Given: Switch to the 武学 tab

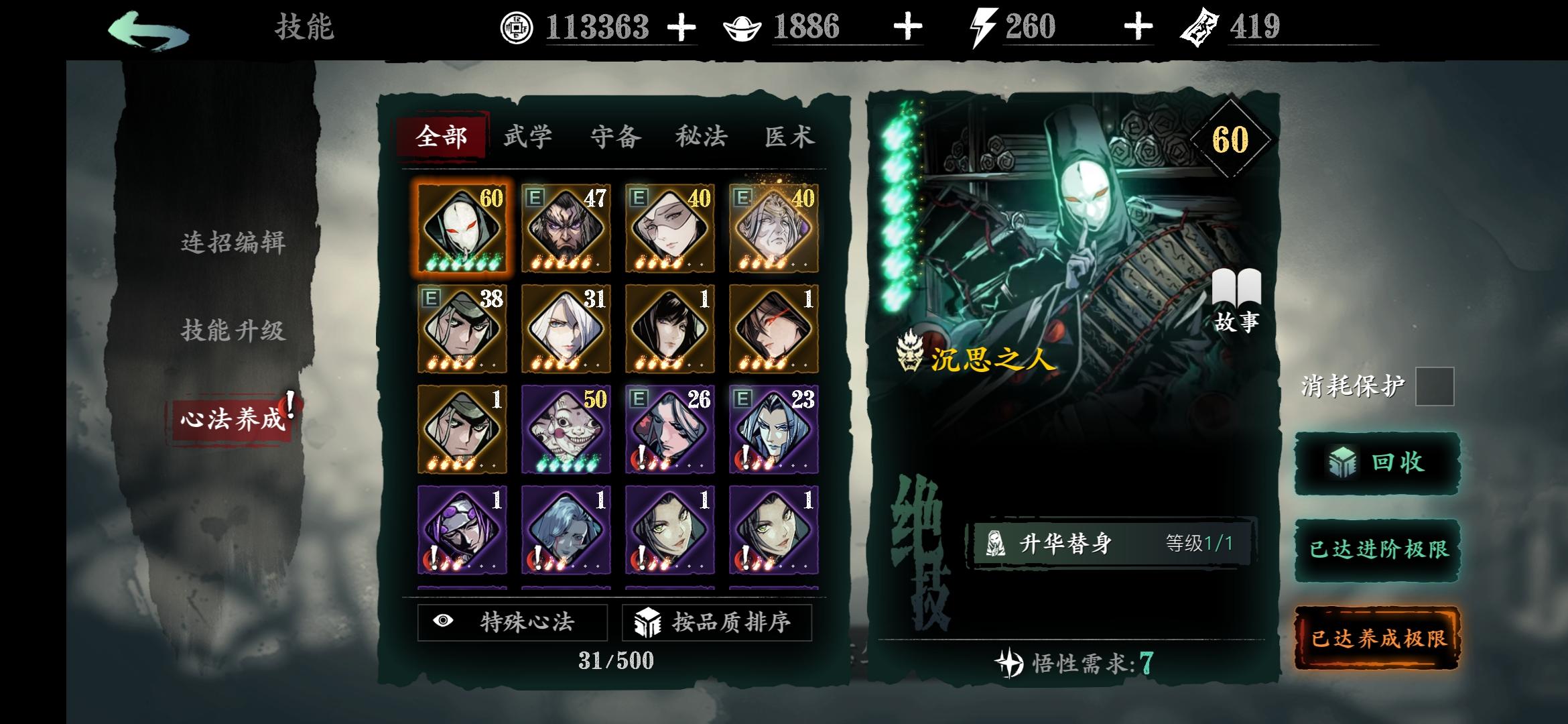Looking at the screenshot, I should pos(527,136).
